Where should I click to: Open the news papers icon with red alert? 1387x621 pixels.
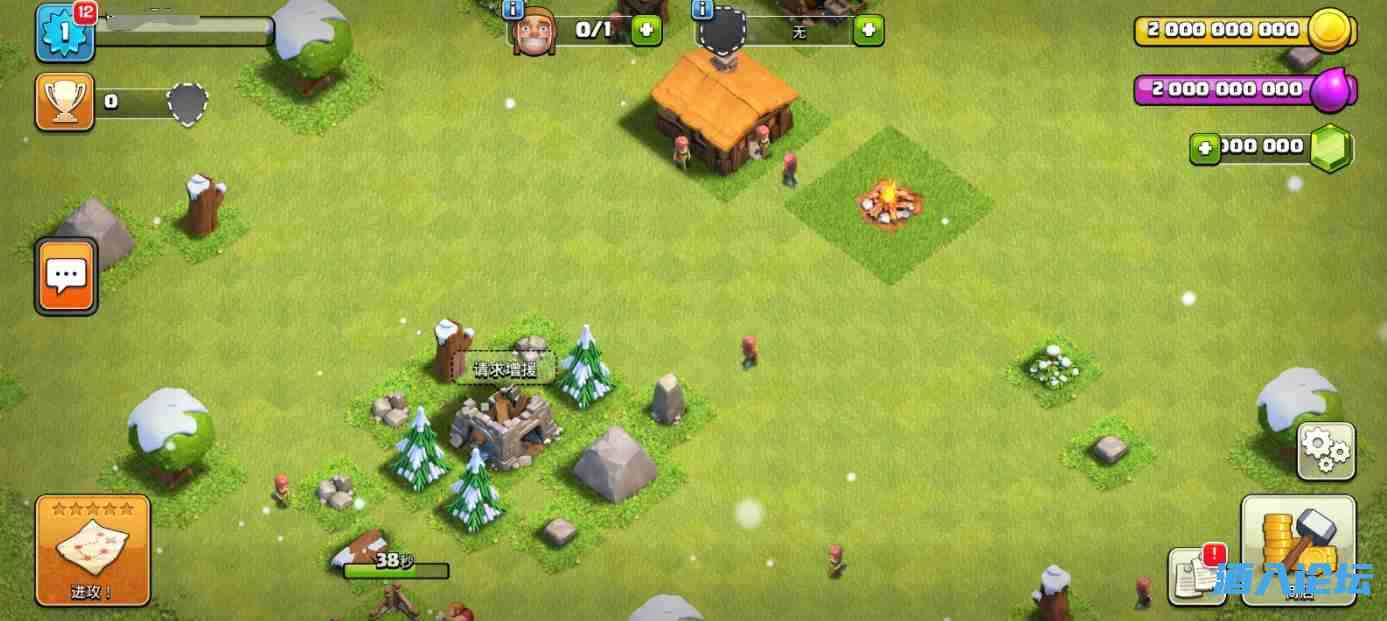pyautogui.click(x=1196, y=575)
